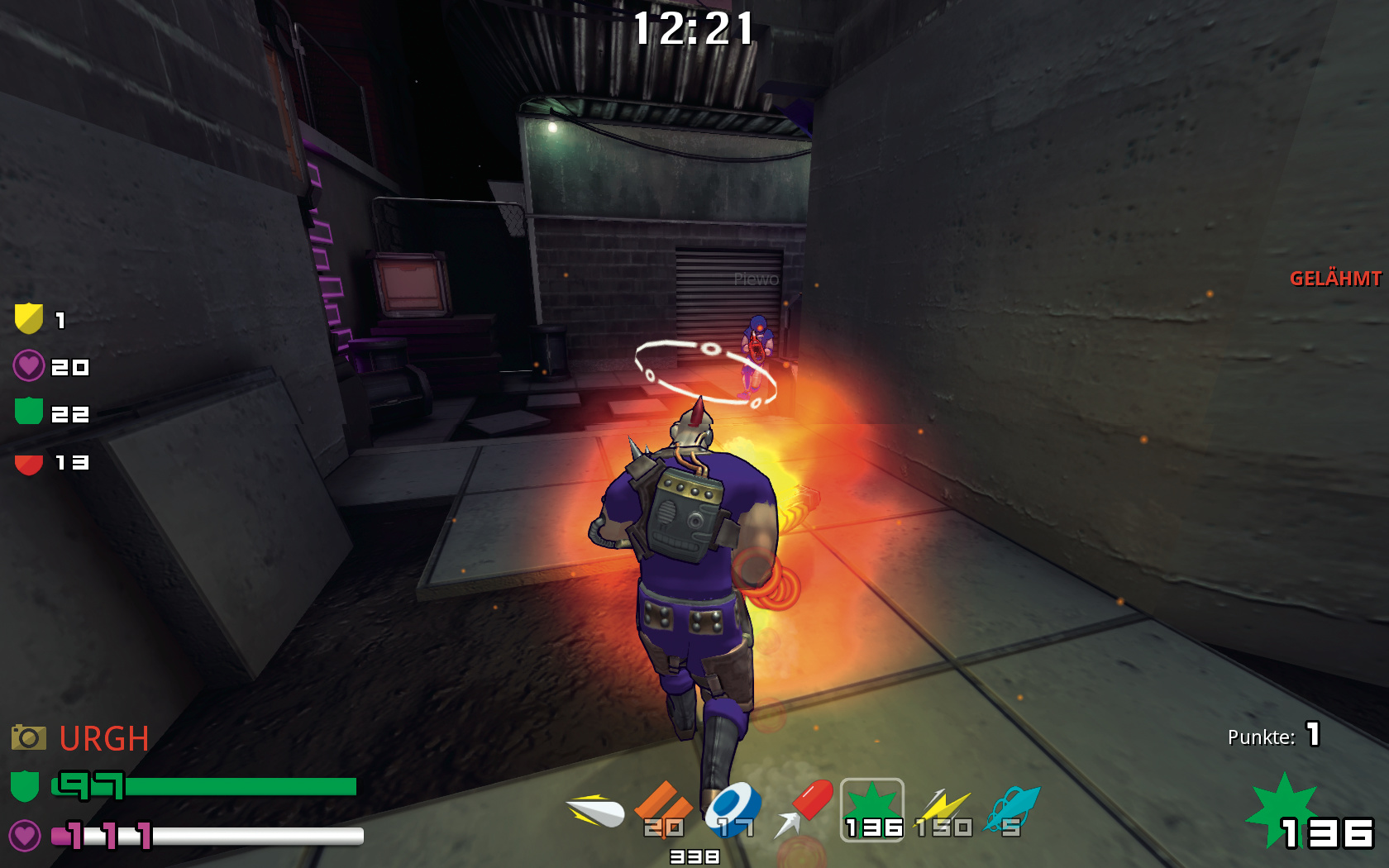The height and width of the screenshot is (868, 1389).
Task: Choose the blue ring grenade weapon
Action: click(x=733, y=806)
